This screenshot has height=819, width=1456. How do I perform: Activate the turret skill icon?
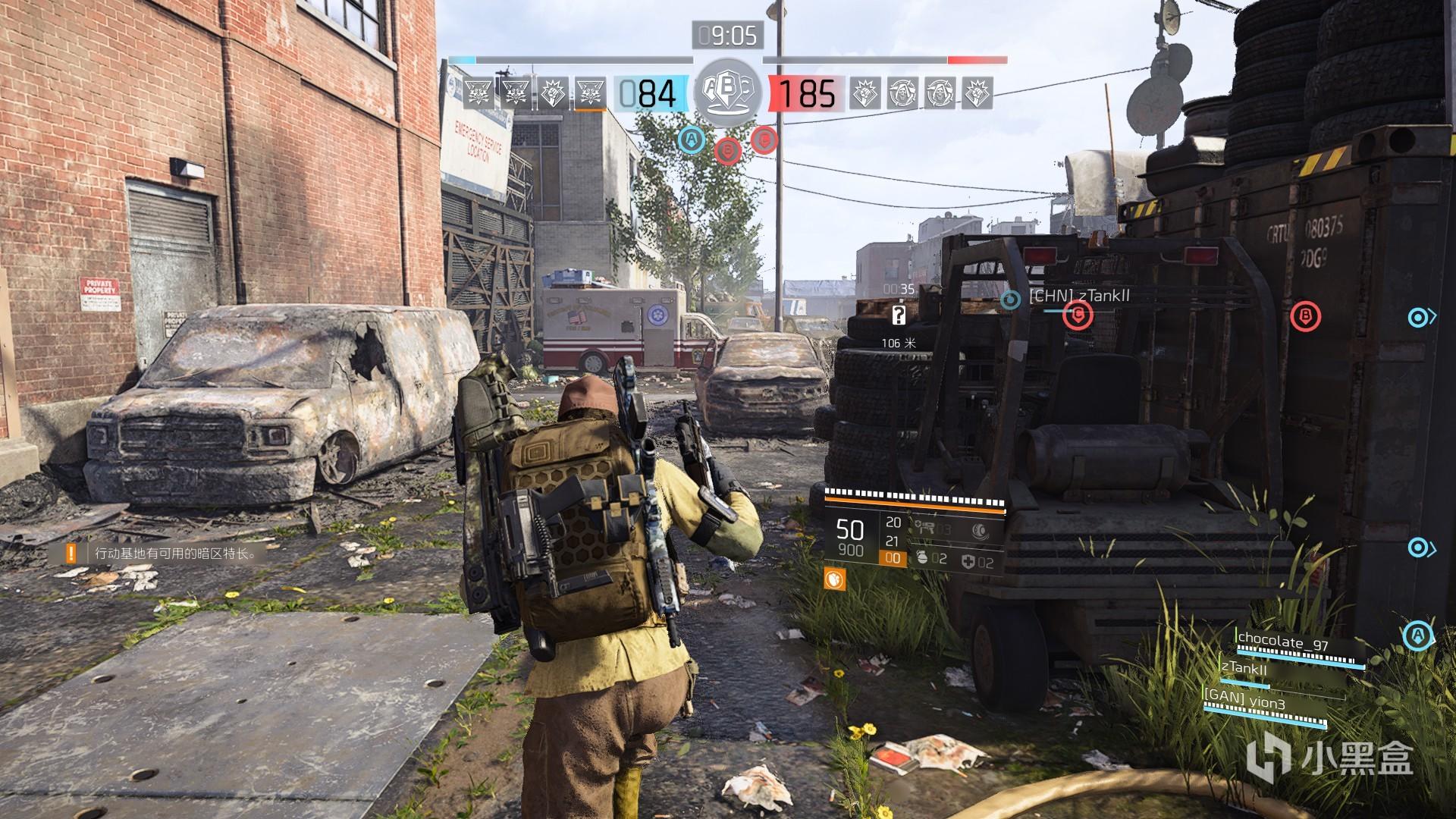tap(924, 527)
